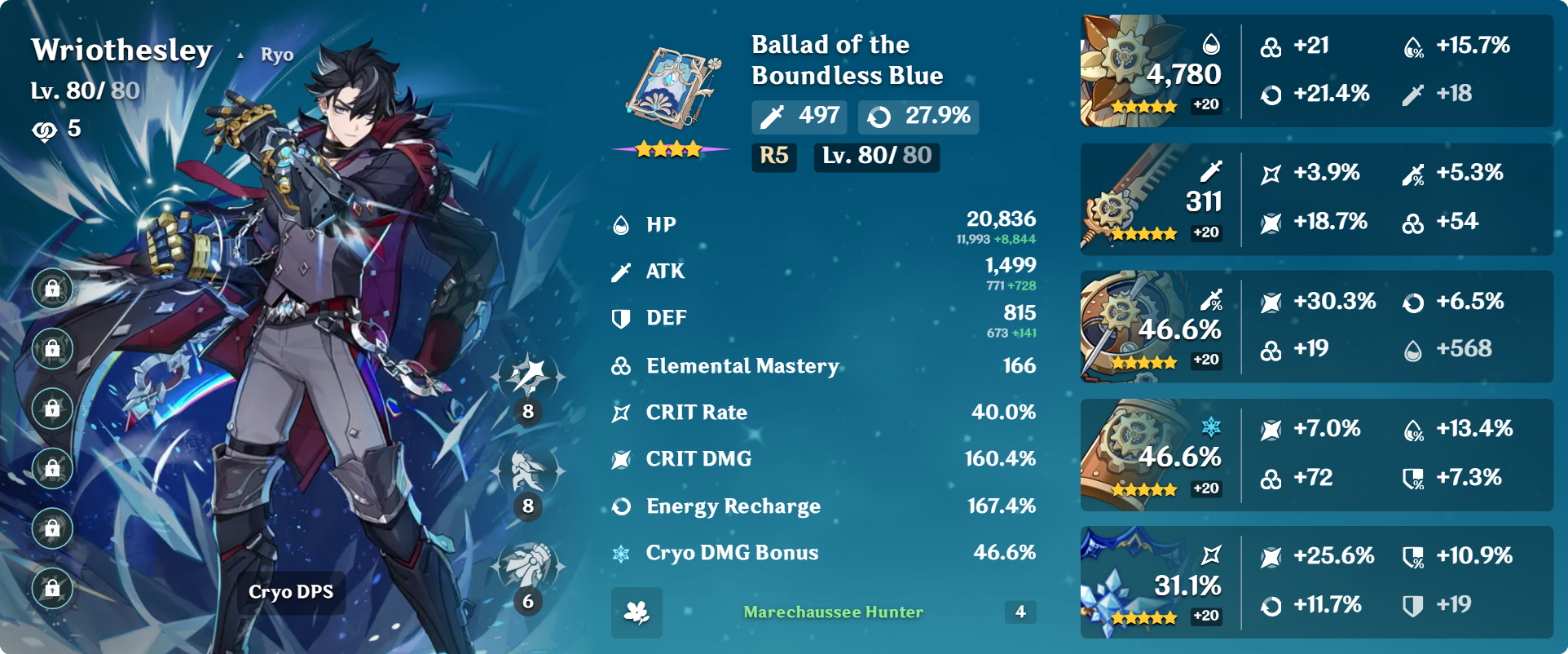
Task: Select the Cryo DPS build label
Action: click(x=291, y=592)
